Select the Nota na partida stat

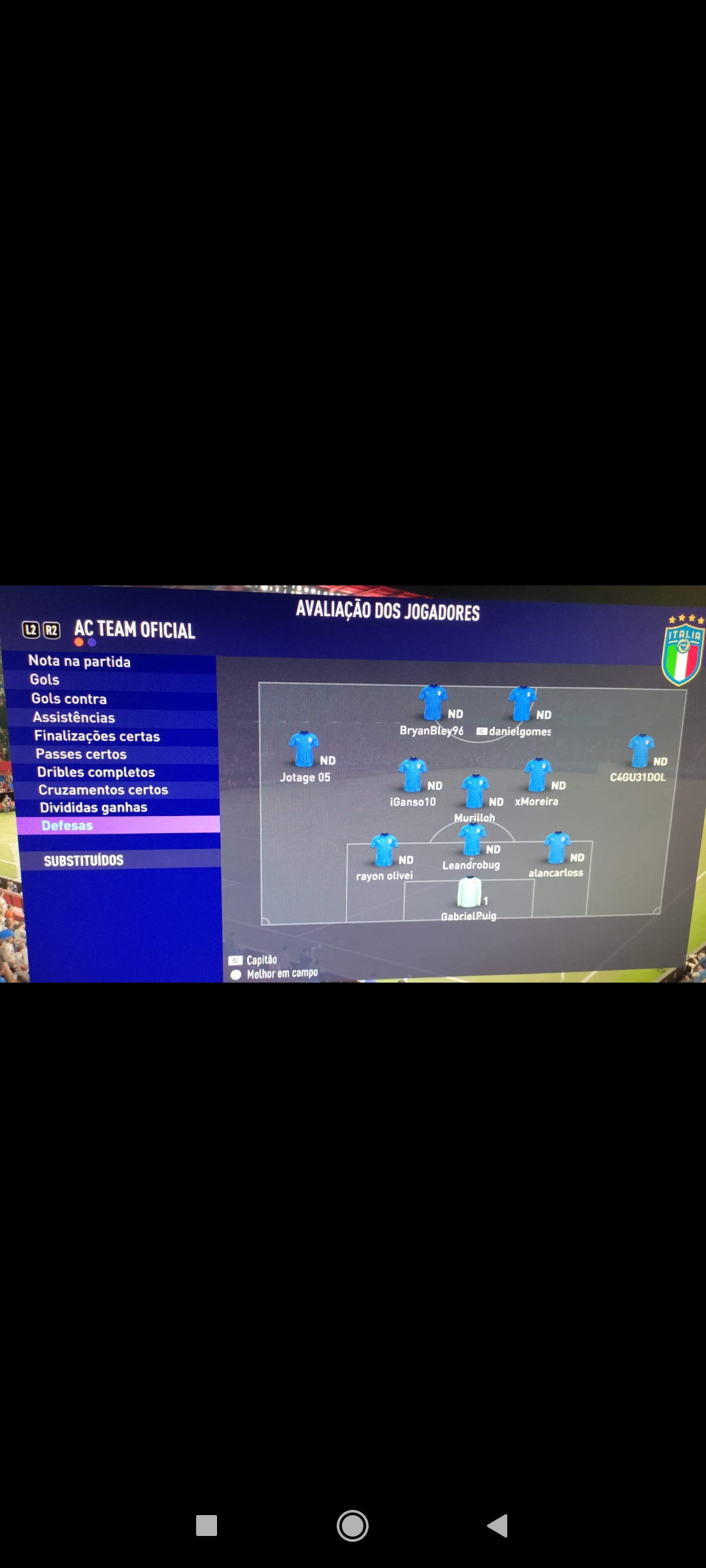pos(80,661)
